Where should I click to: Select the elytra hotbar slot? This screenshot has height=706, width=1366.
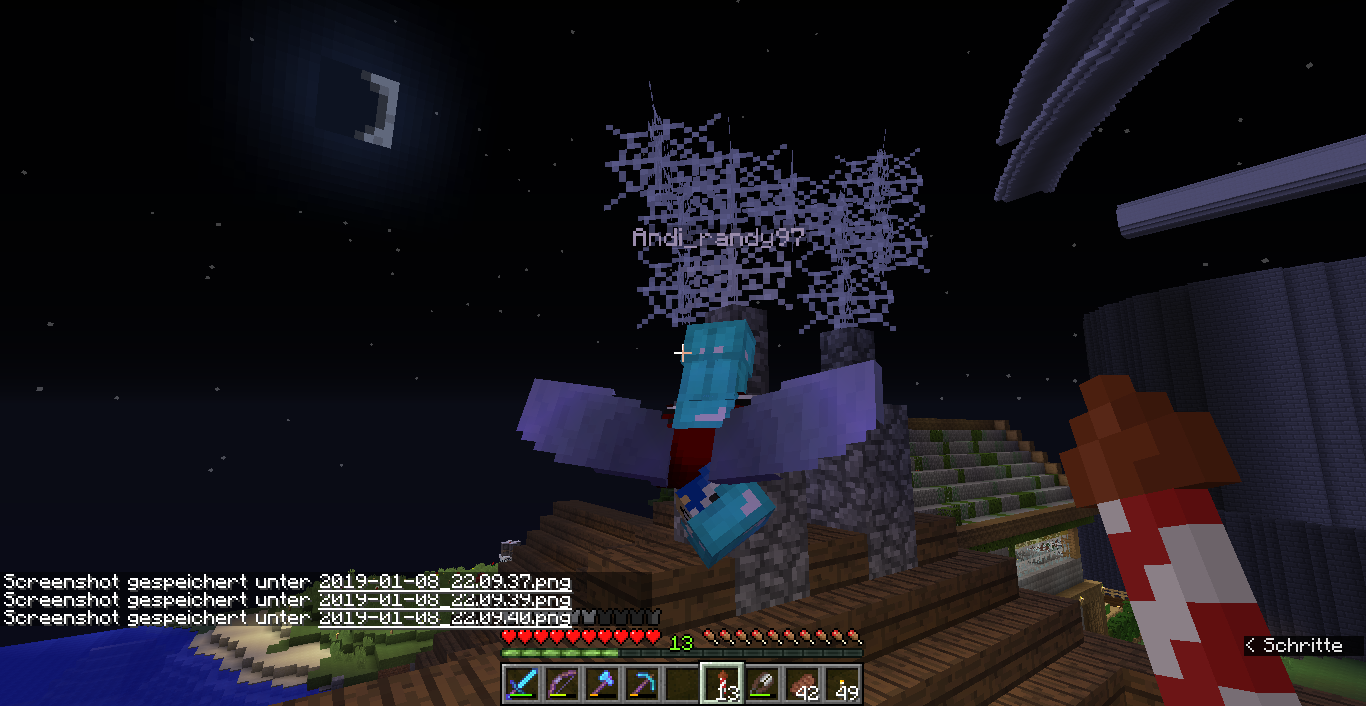tap(761, 684)
